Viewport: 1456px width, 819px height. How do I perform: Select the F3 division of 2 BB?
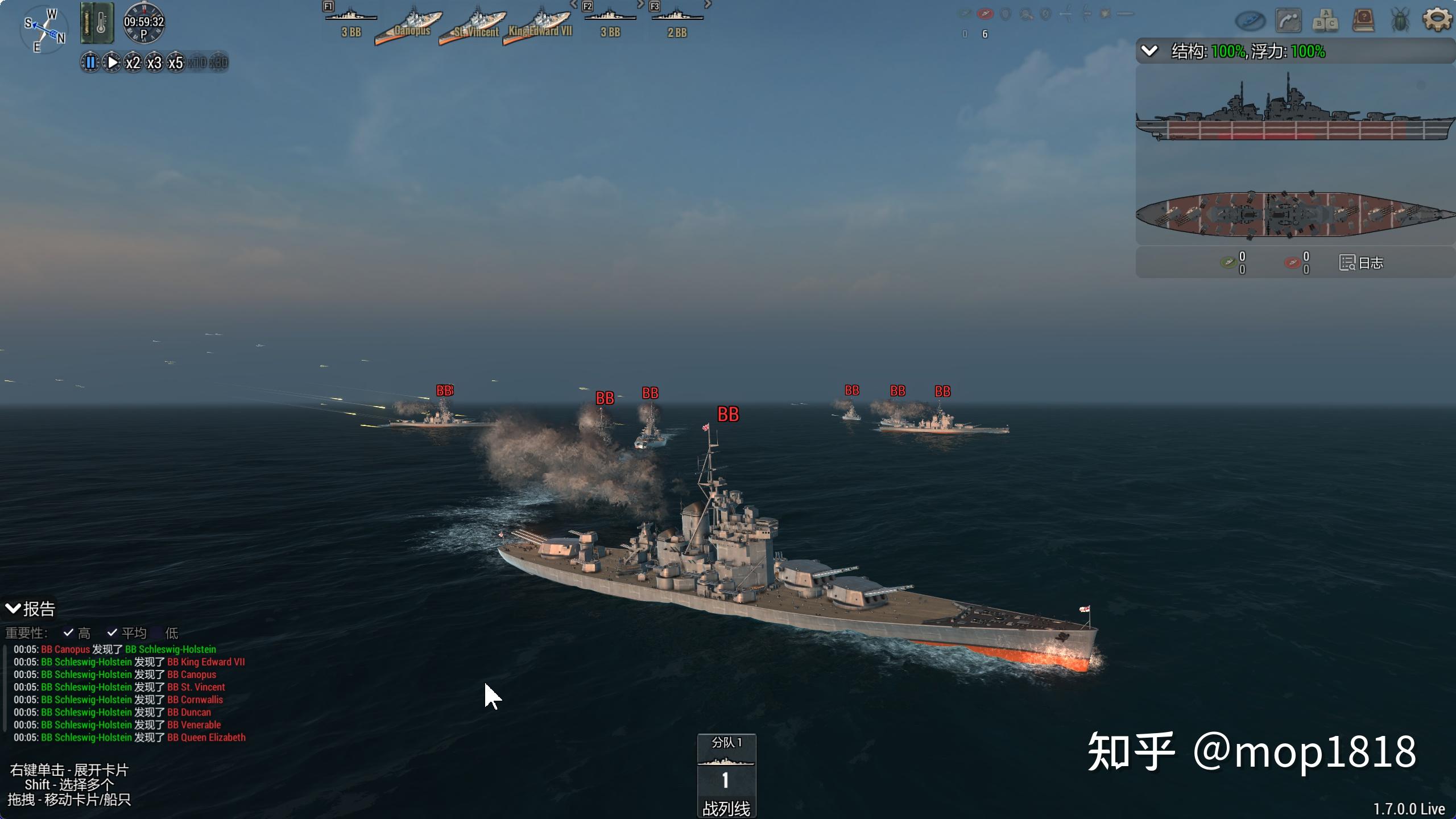[677, 23]
